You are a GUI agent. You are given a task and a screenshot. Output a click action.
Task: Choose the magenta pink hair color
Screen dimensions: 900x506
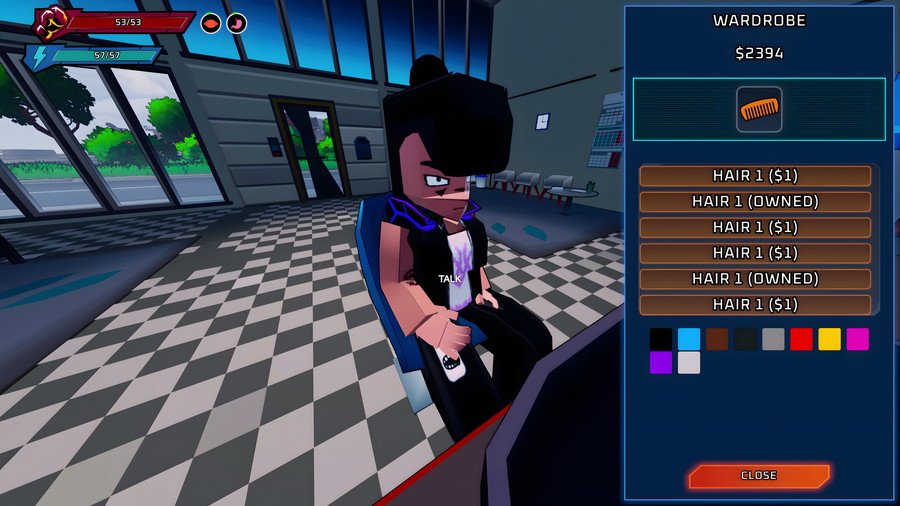(857, 339)
